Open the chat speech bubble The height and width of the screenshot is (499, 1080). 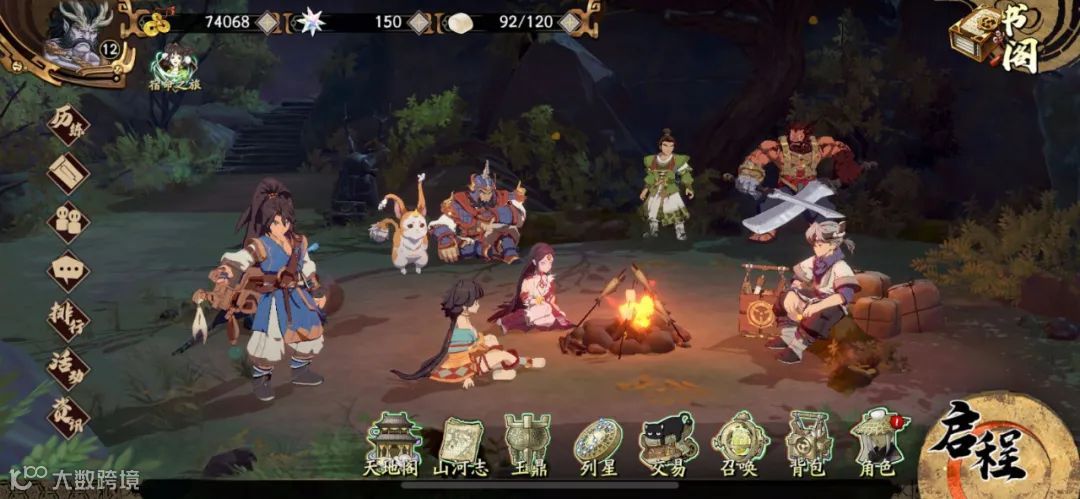(68, 270)
